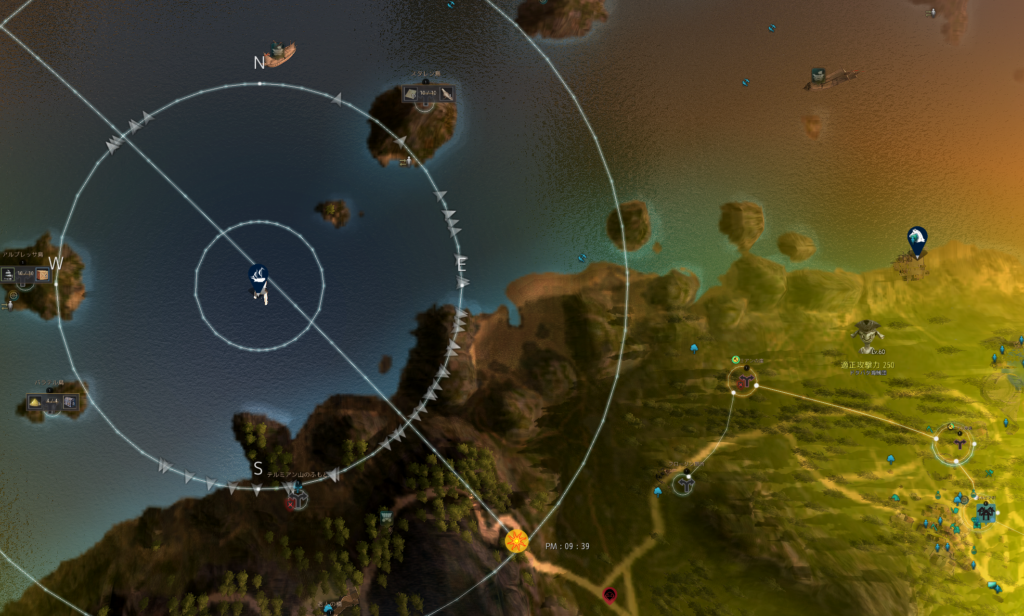This screenshot has width=1024, height=616.
Task: Select the sailing ship icon at sea
Action: coord(278,54)
